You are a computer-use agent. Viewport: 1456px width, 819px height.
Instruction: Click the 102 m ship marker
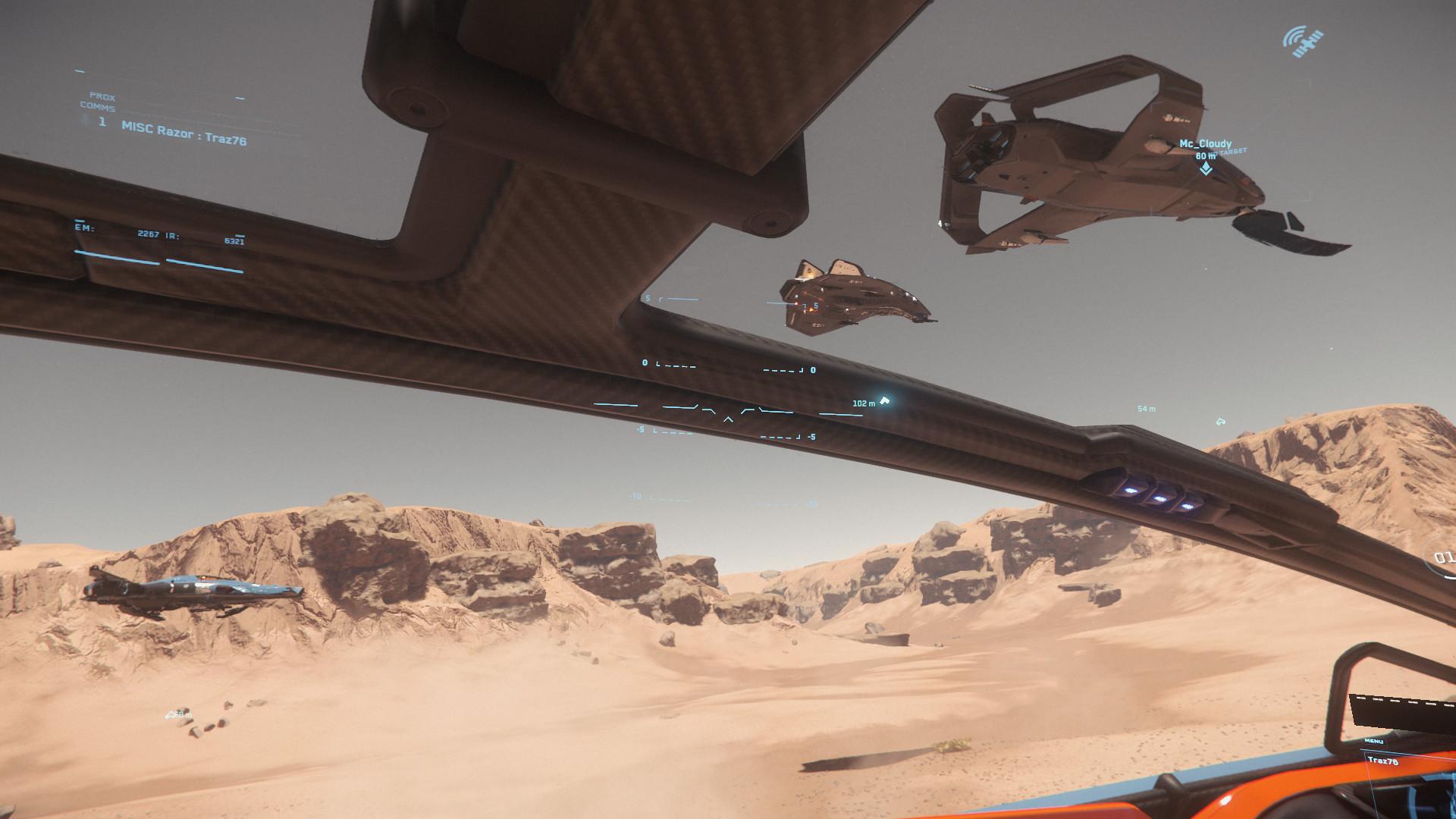(x=883, y=400)
